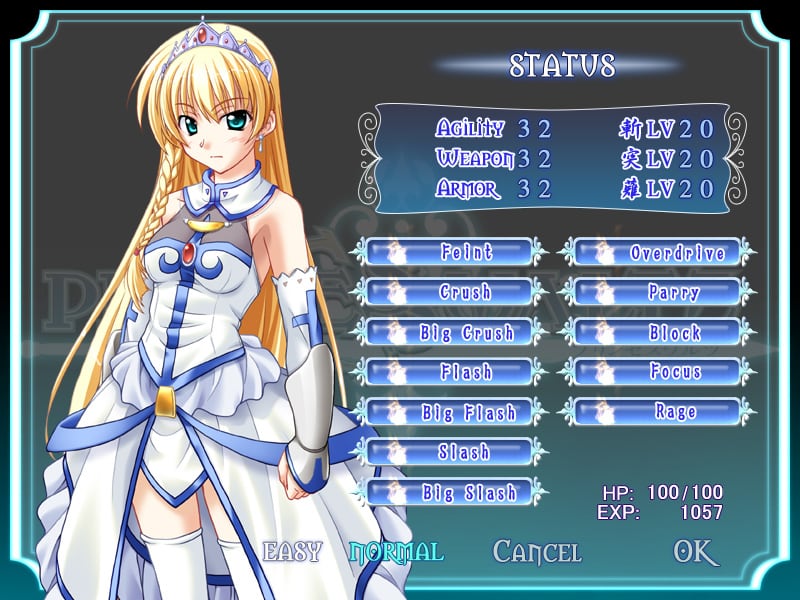Confirm with the OK button
The height and width of the screenshot is (600, 800).
695,551
